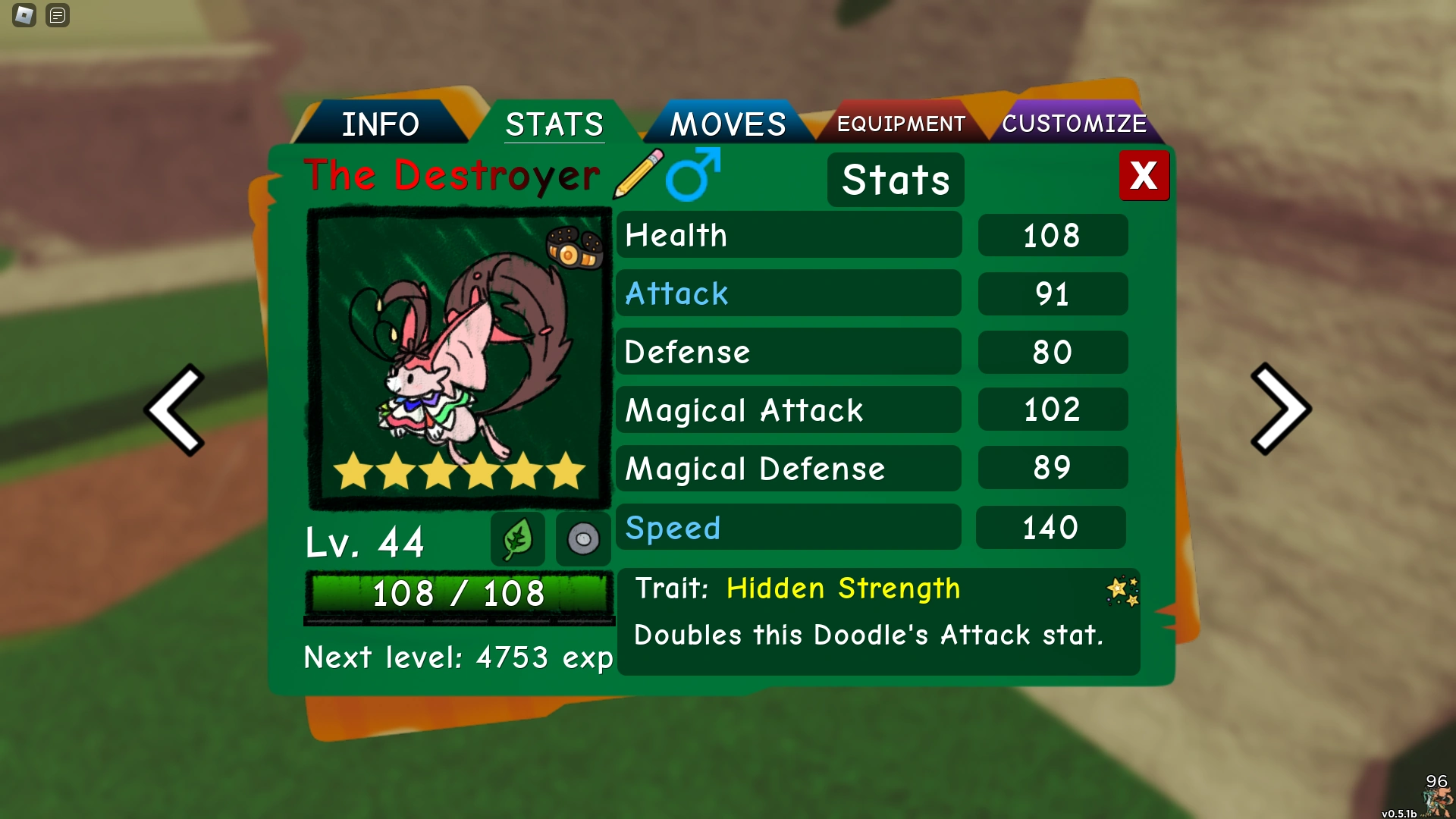Click the left arrow to view previous Doodle

(x=176, y=409)
